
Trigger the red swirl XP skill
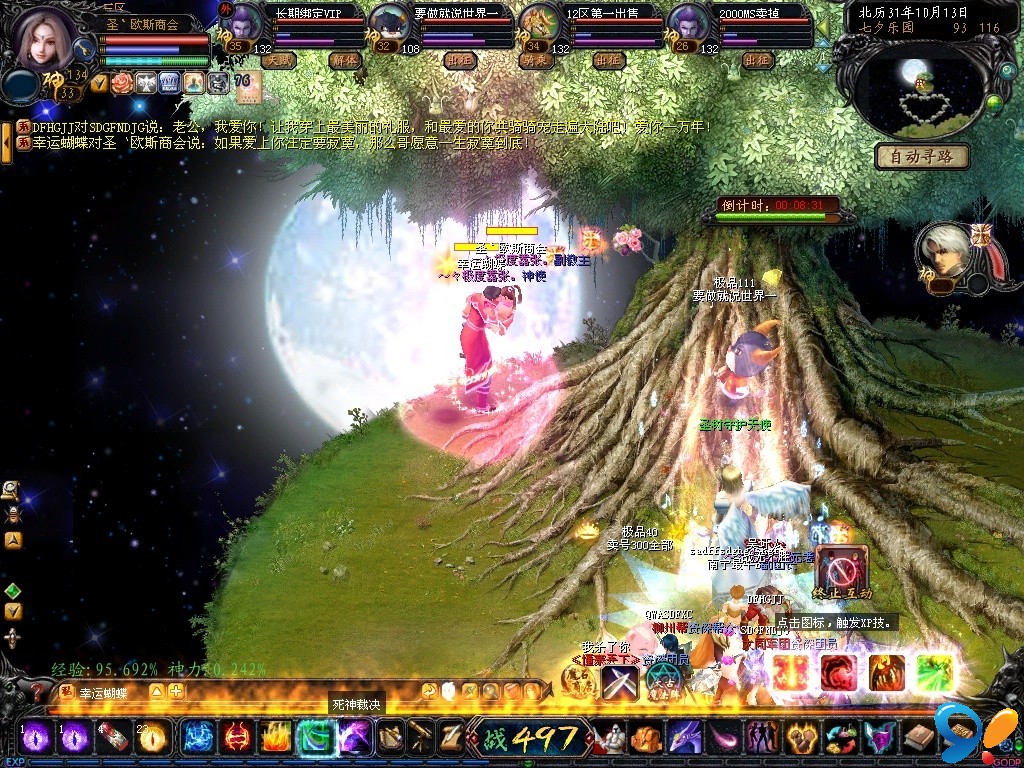point(838,673)
